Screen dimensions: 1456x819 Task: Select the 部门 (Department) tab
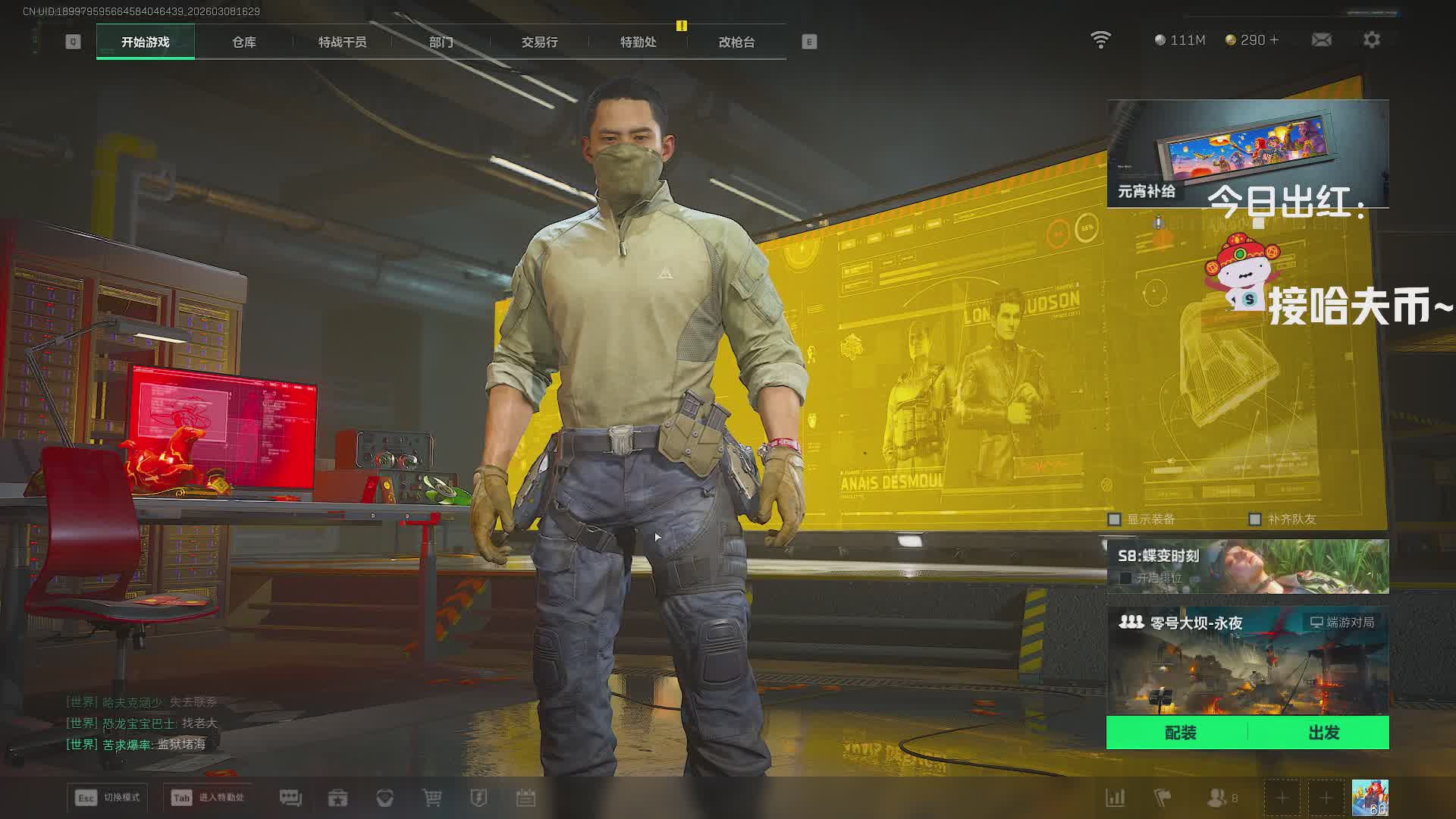point(441,42)
